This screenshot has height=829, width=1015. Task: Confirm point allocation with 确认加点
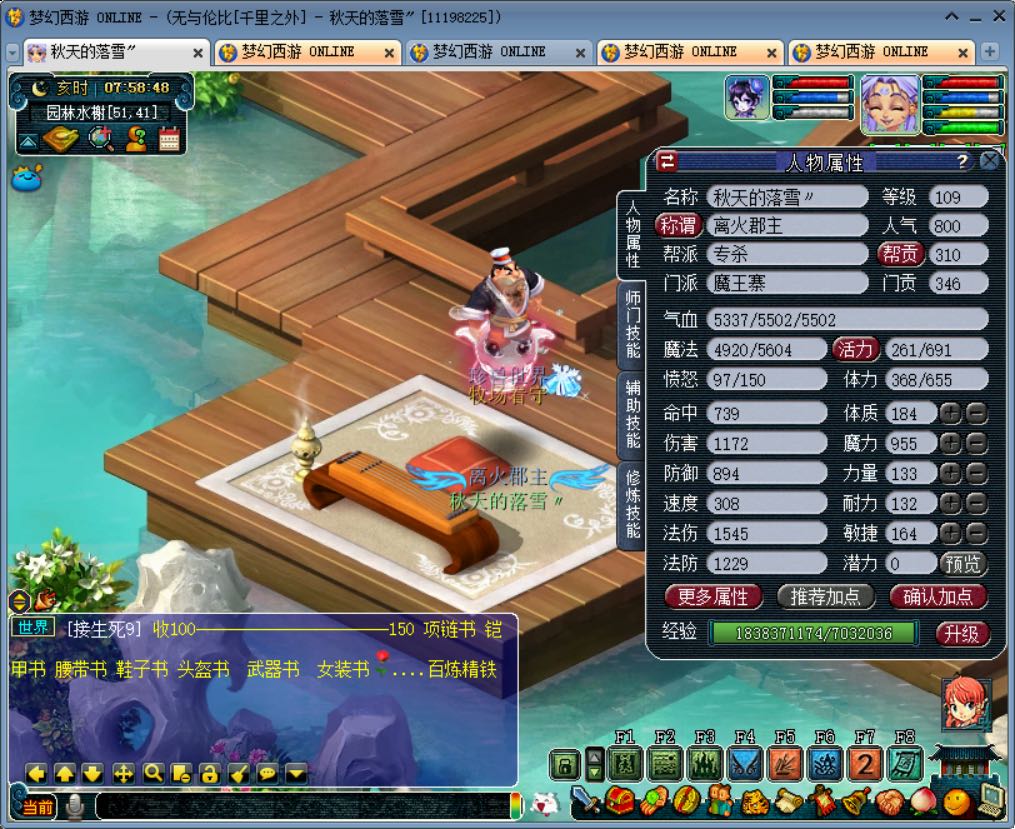tap(938, 597)
